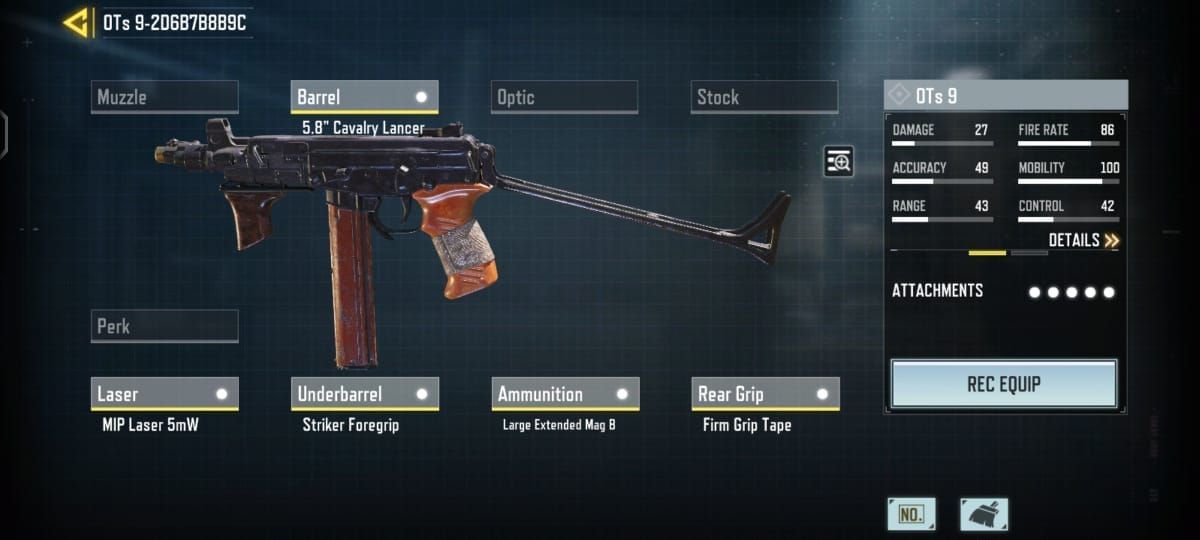Click the NO. build number button
This screenshot has height=540, width=1200.
911,514
